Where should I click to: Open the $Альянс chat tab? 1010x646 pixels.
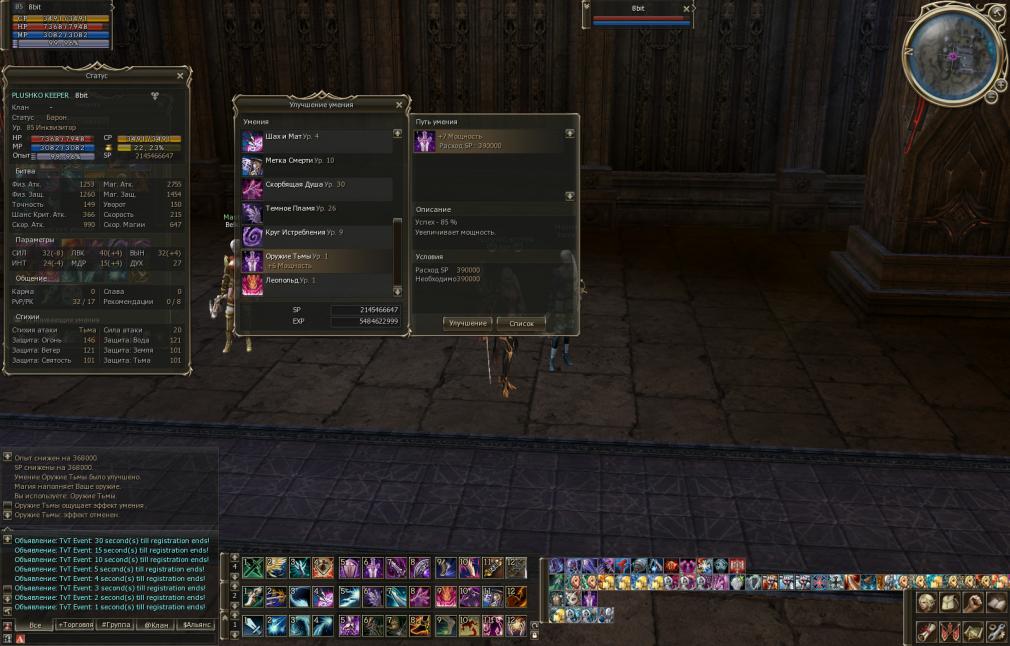[x=196, y=624]
